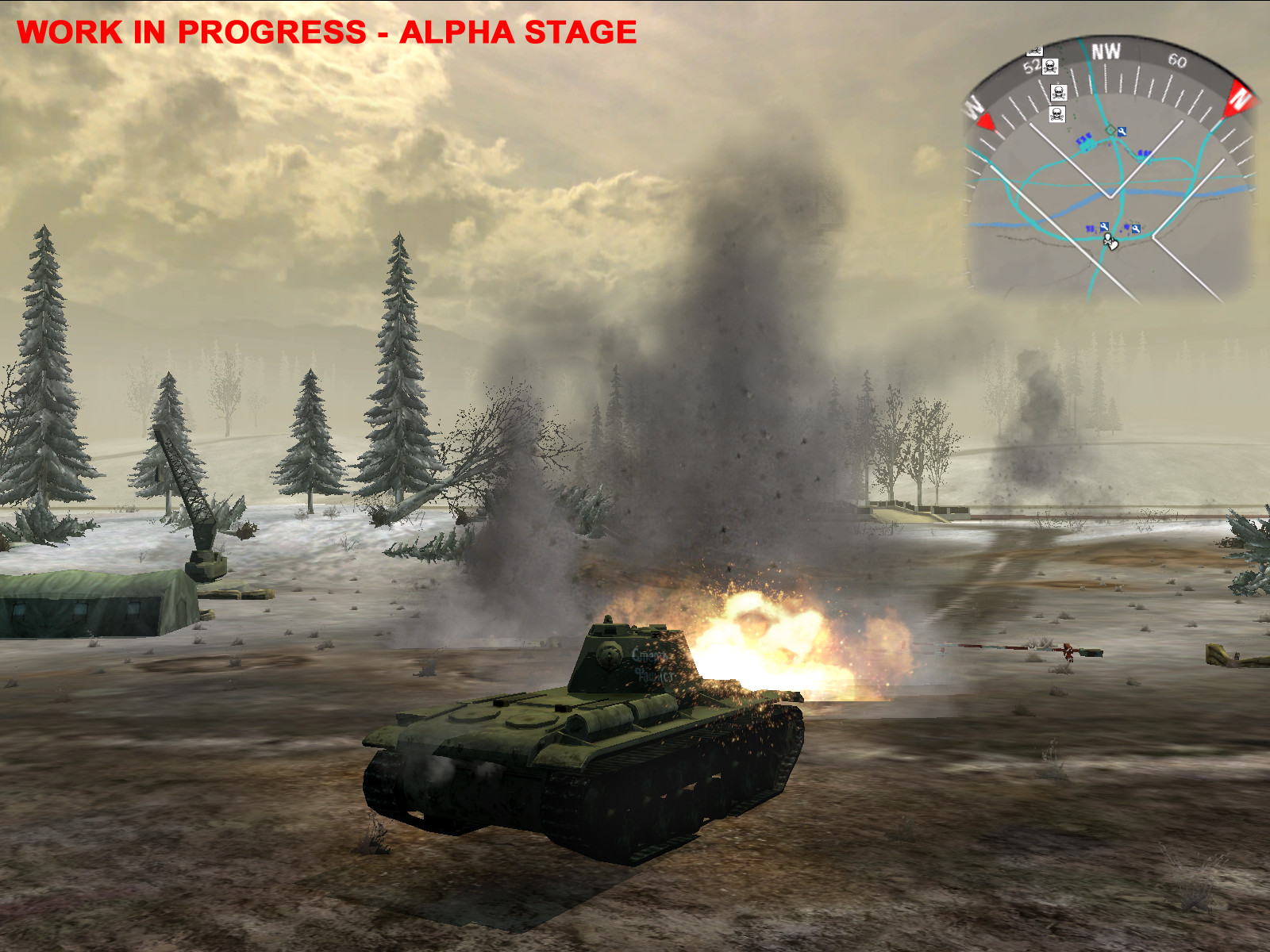Viewport: 1270px width, 952px height.
Task: Select the left wrench icon near the minimap bottom
Action: [x=1103, y=228]
